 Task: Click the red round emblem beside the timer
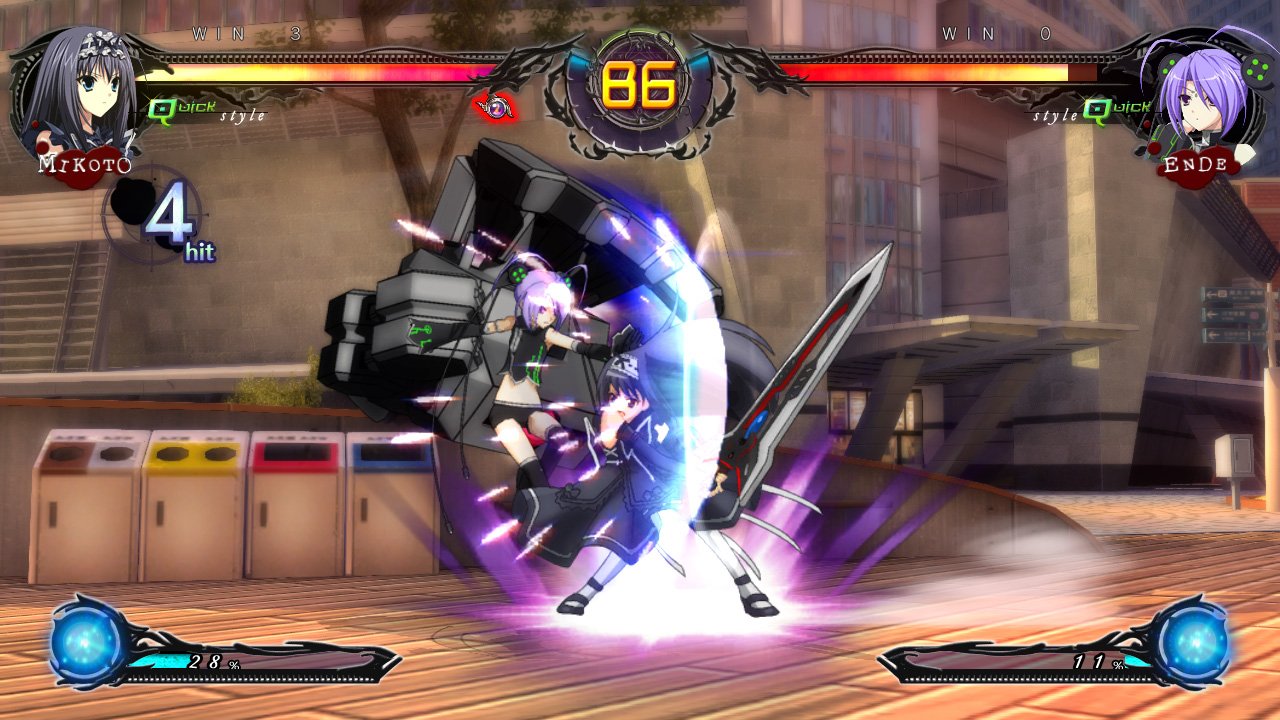pyautogui.click(x=494, y=106)
